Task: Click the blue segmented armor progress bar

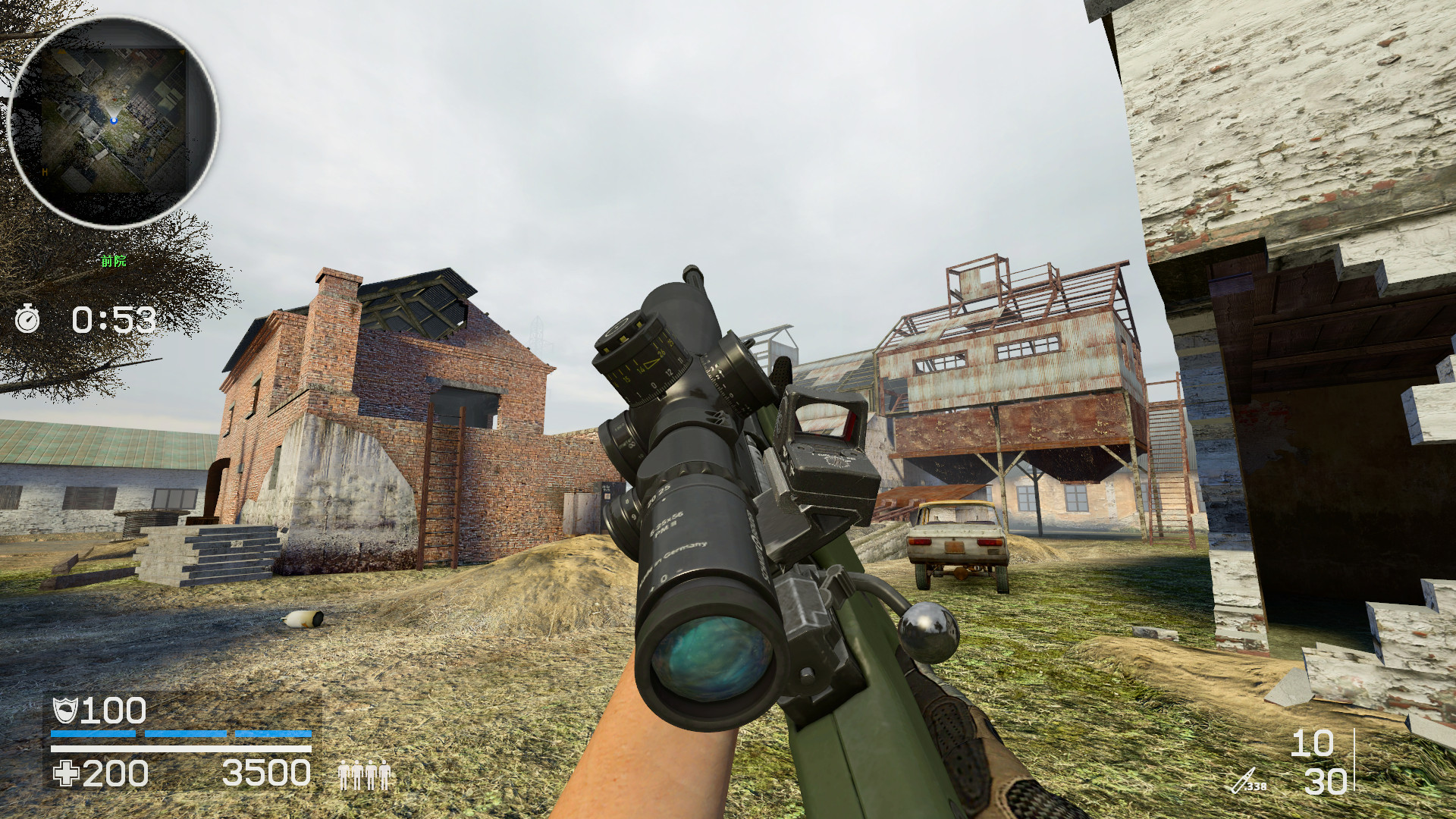Action: pos(182,734)
